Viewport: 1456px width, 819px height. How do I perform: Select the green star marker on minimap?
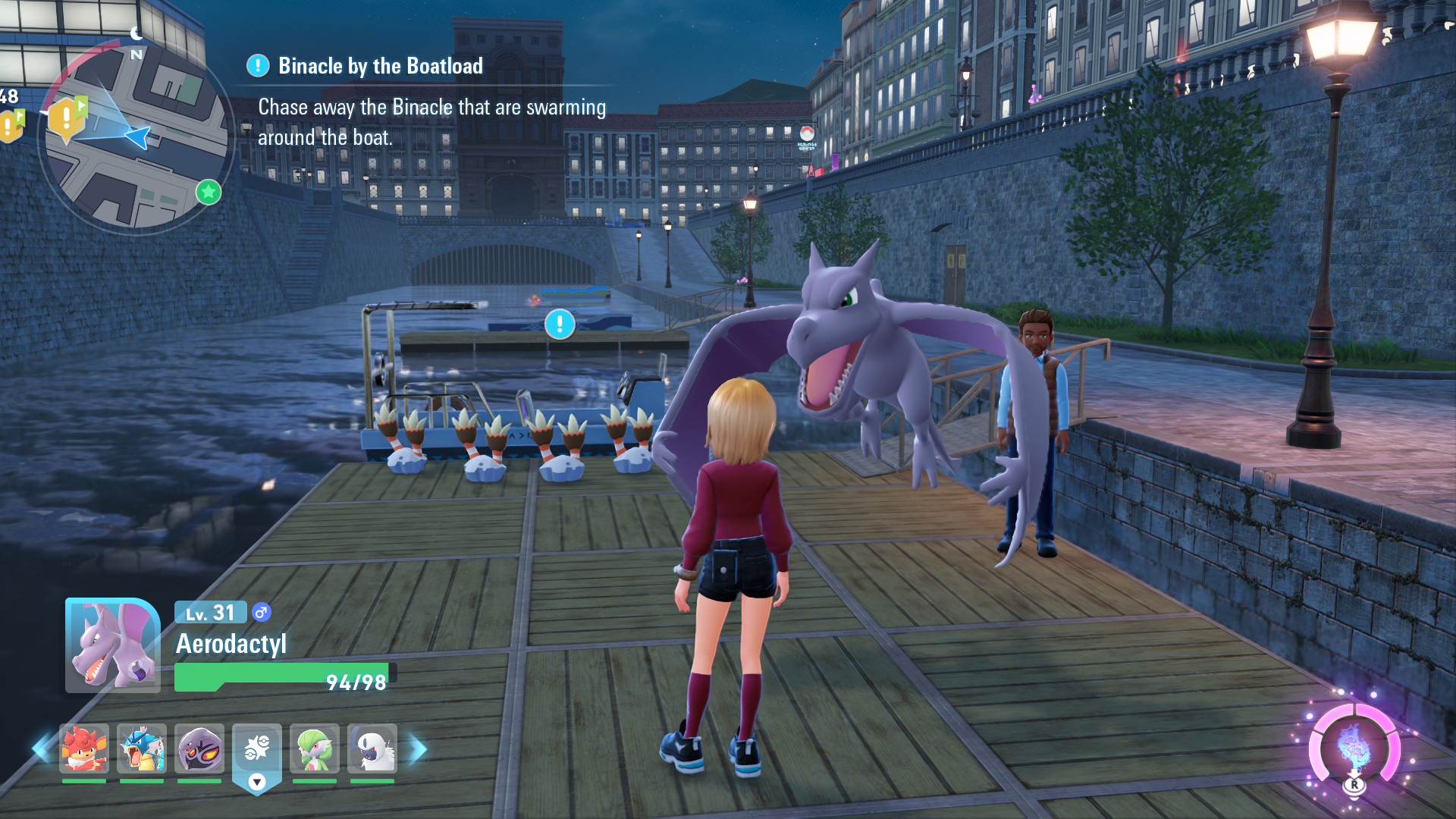tap(209, 193)
